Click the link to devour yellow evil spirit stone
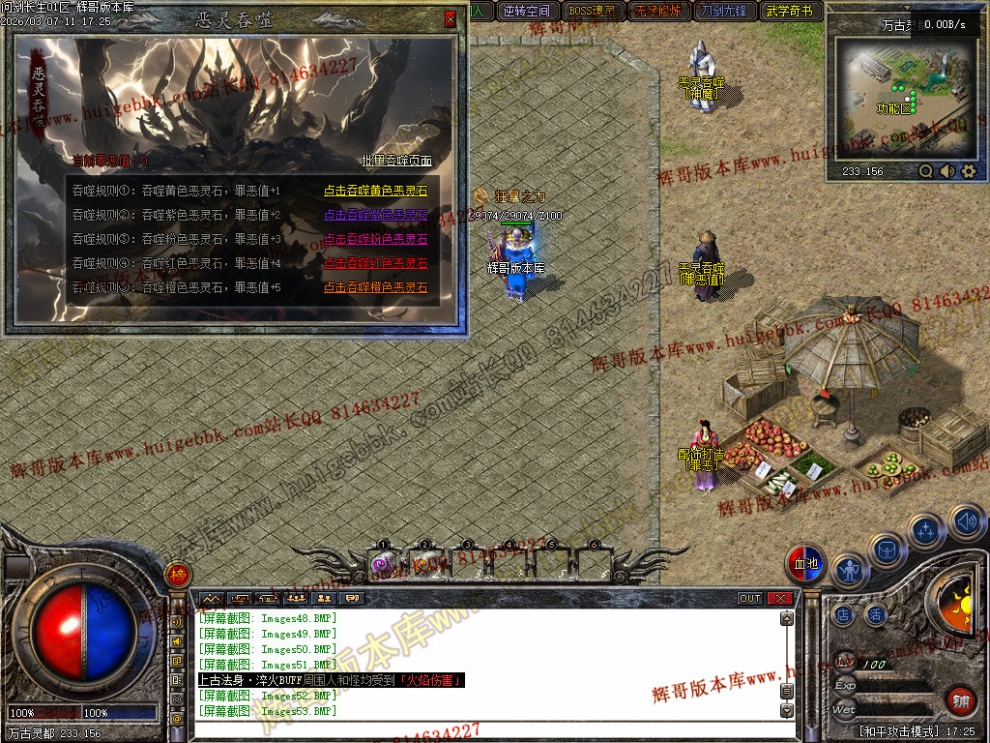This screenshot has width=990, height=743. (x=374, y=191)
